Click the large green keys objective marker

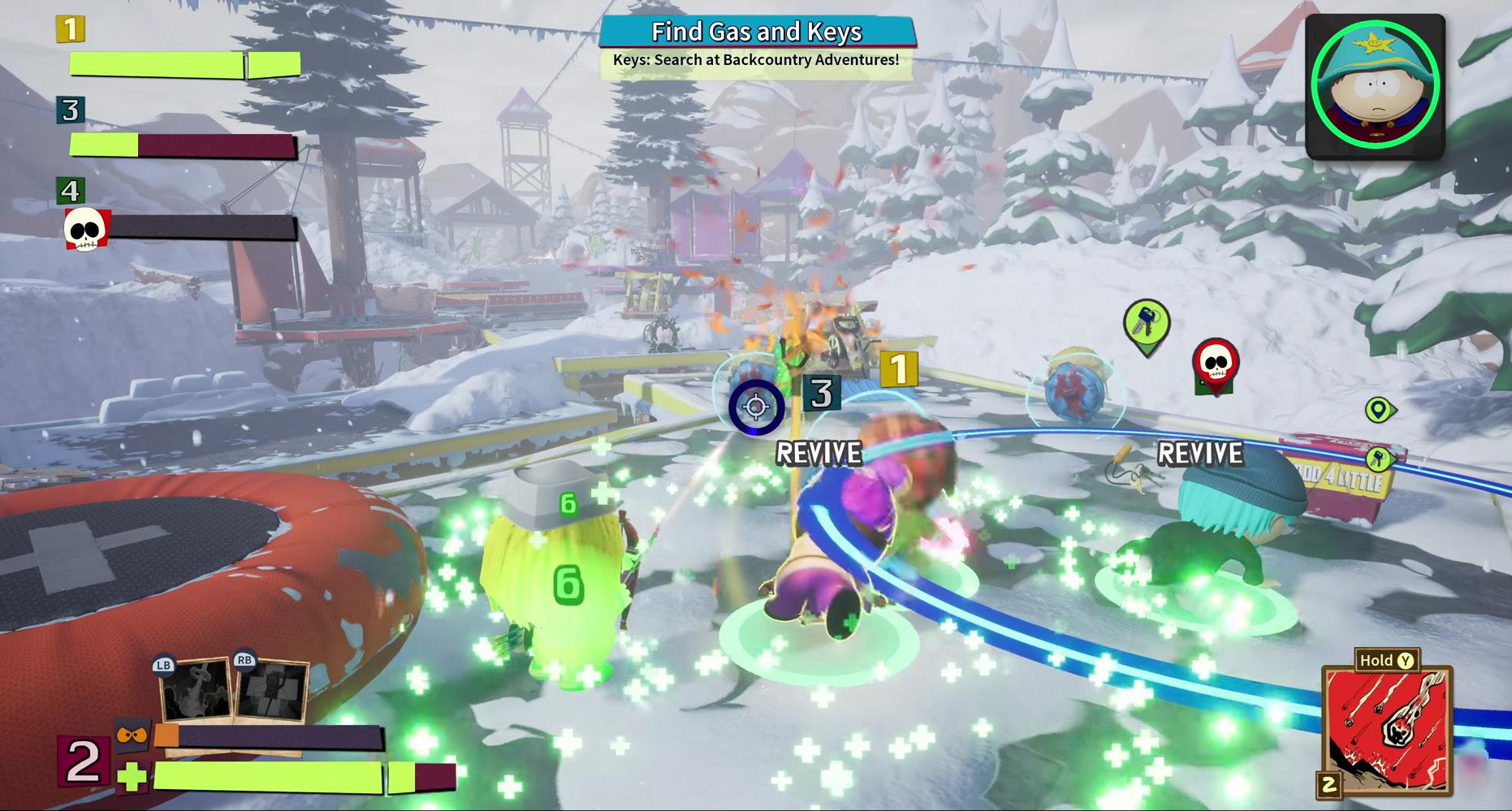pos(1146,325)
